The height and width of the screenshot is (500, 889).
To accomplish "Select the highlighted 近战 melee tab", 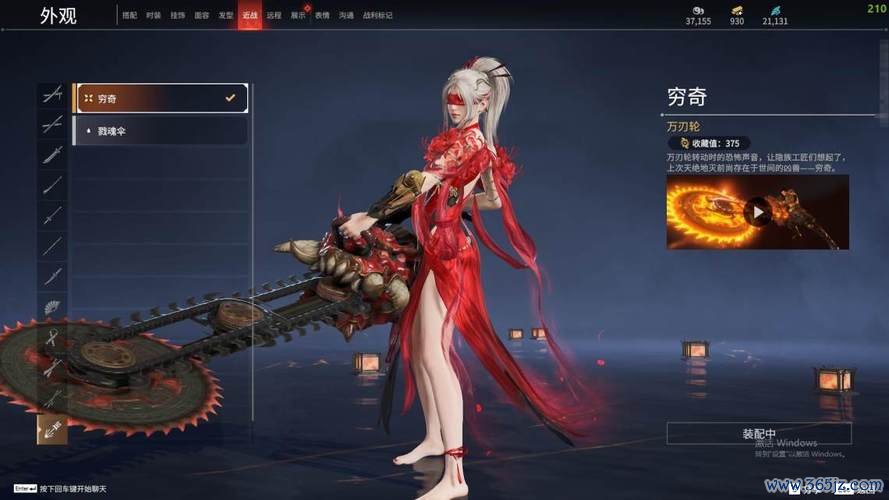I will coord(250,16).
